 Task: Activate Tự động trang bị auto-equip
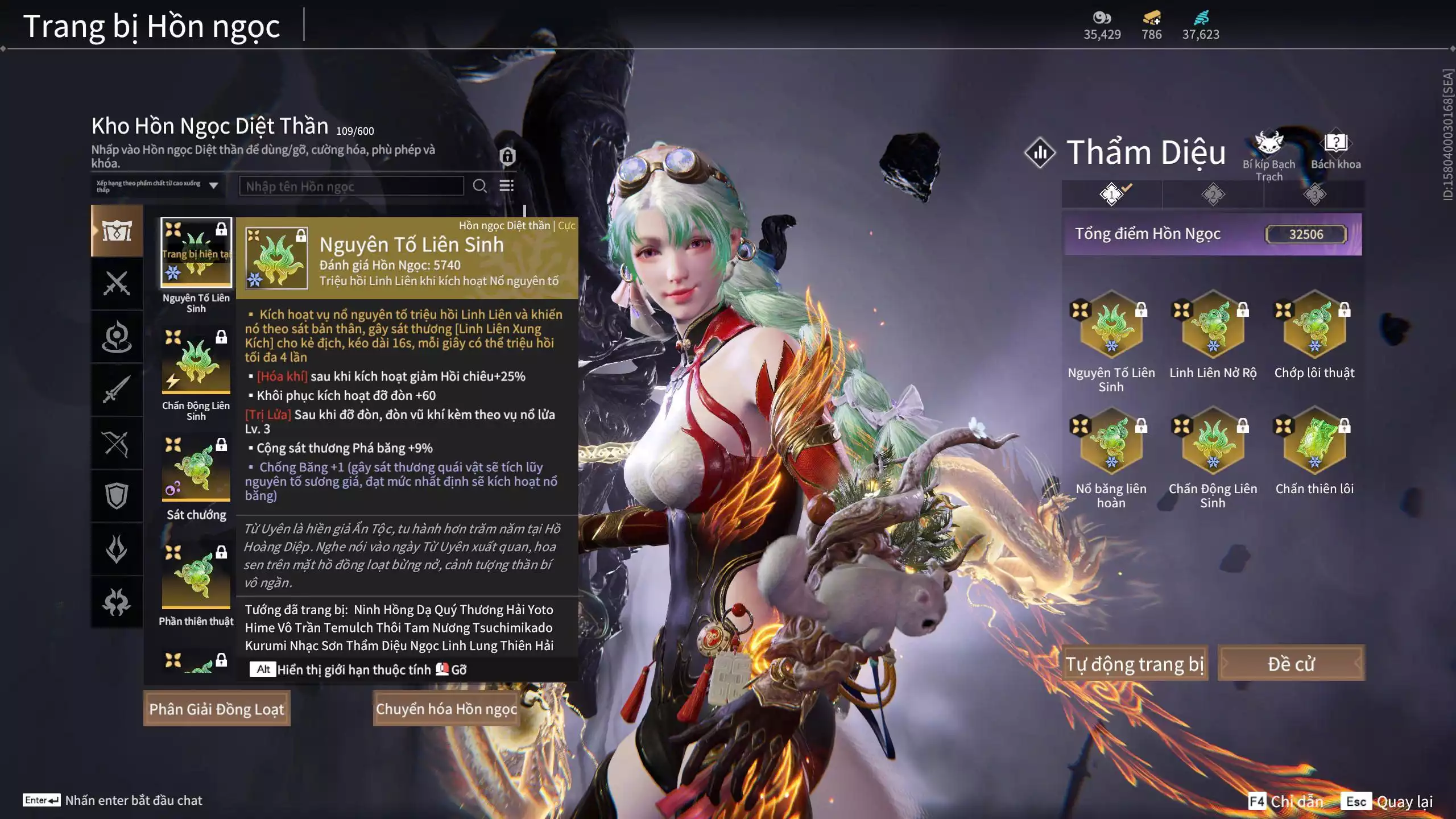(x=1134, y=664)
